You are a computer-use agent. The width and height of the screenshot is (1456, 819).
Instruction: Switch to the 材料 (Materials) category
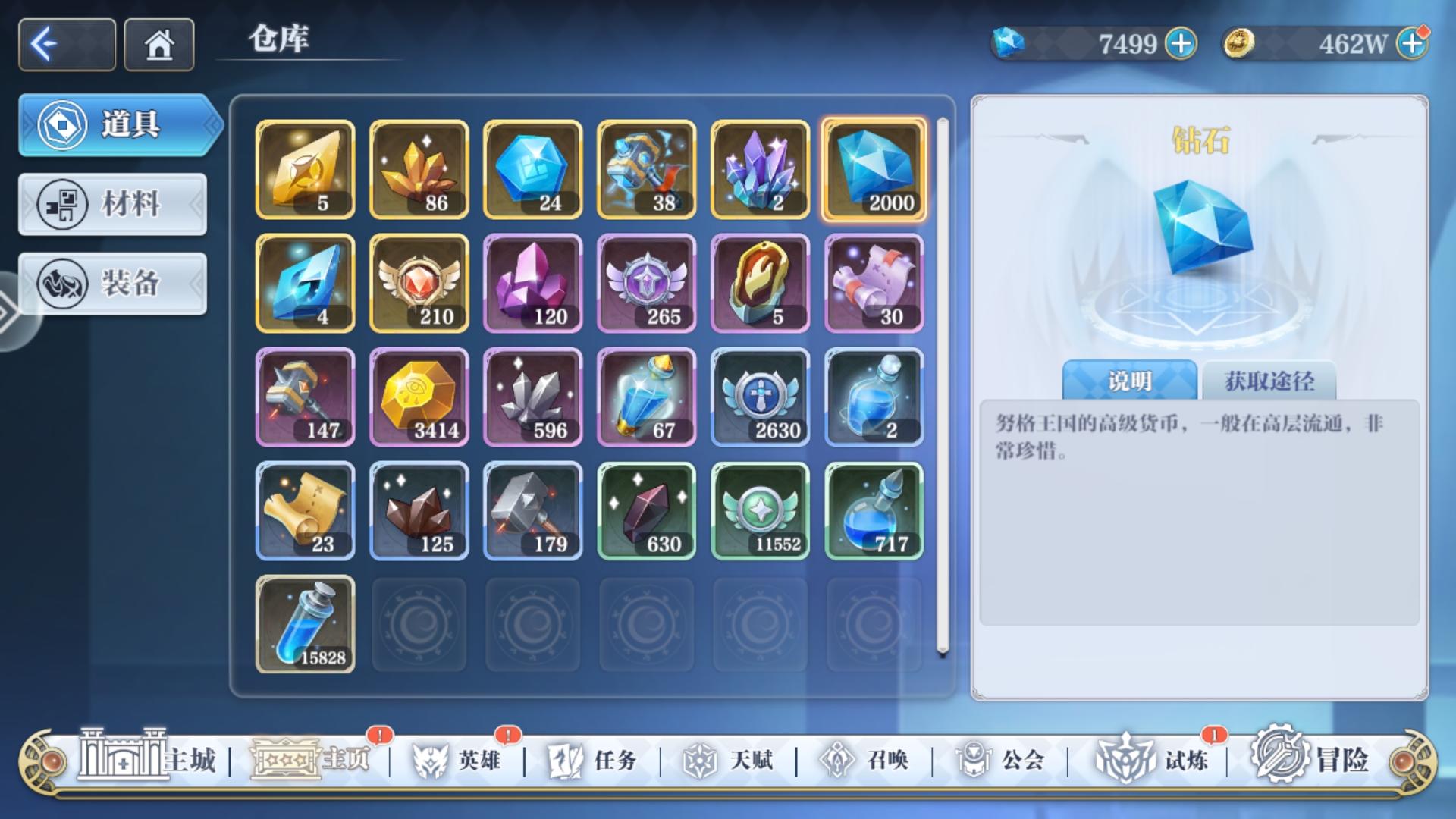tap(112, 205)
